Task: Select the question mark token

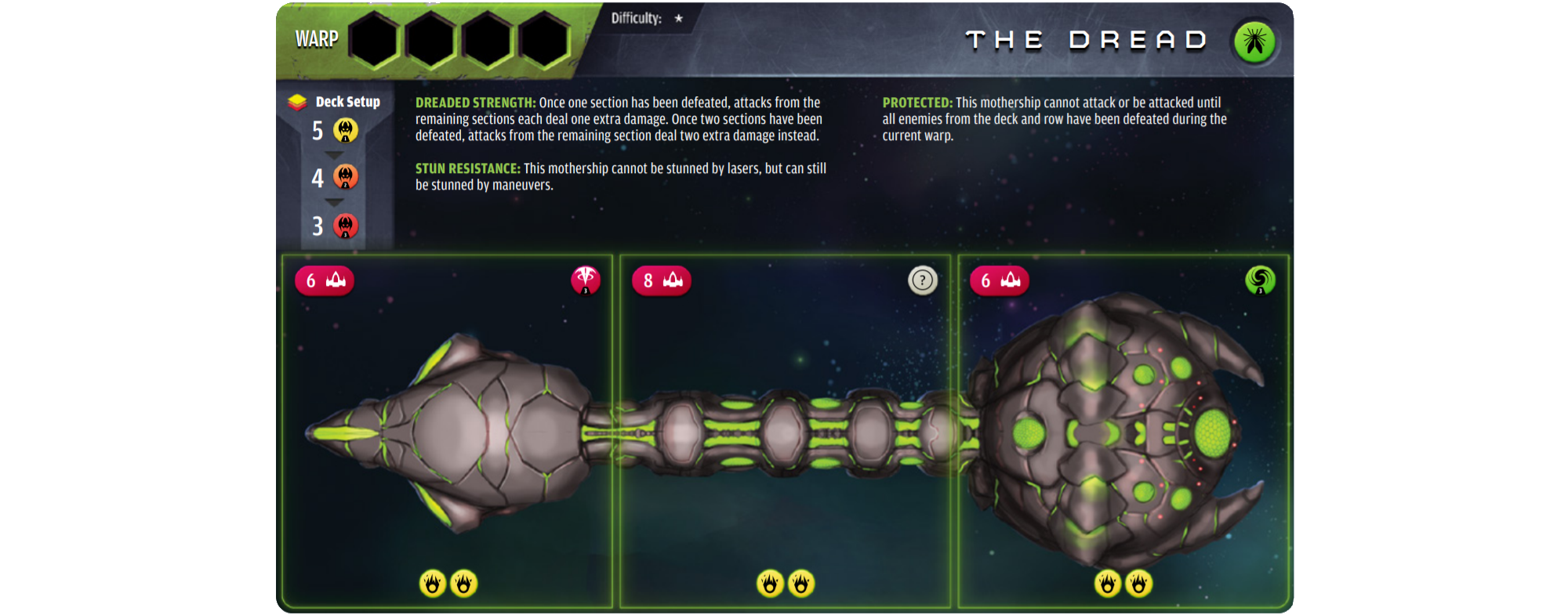Action: (x=922, y=280)
